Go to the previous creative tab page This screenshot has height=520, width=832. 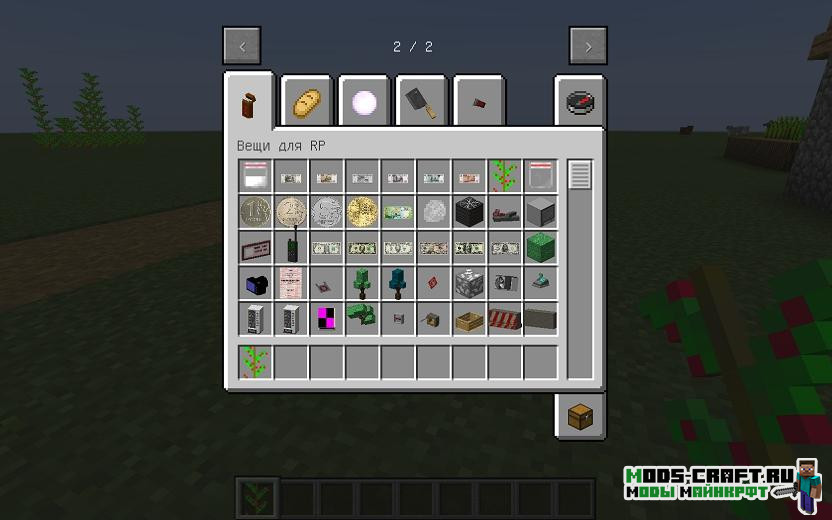(x=242, y=46)
